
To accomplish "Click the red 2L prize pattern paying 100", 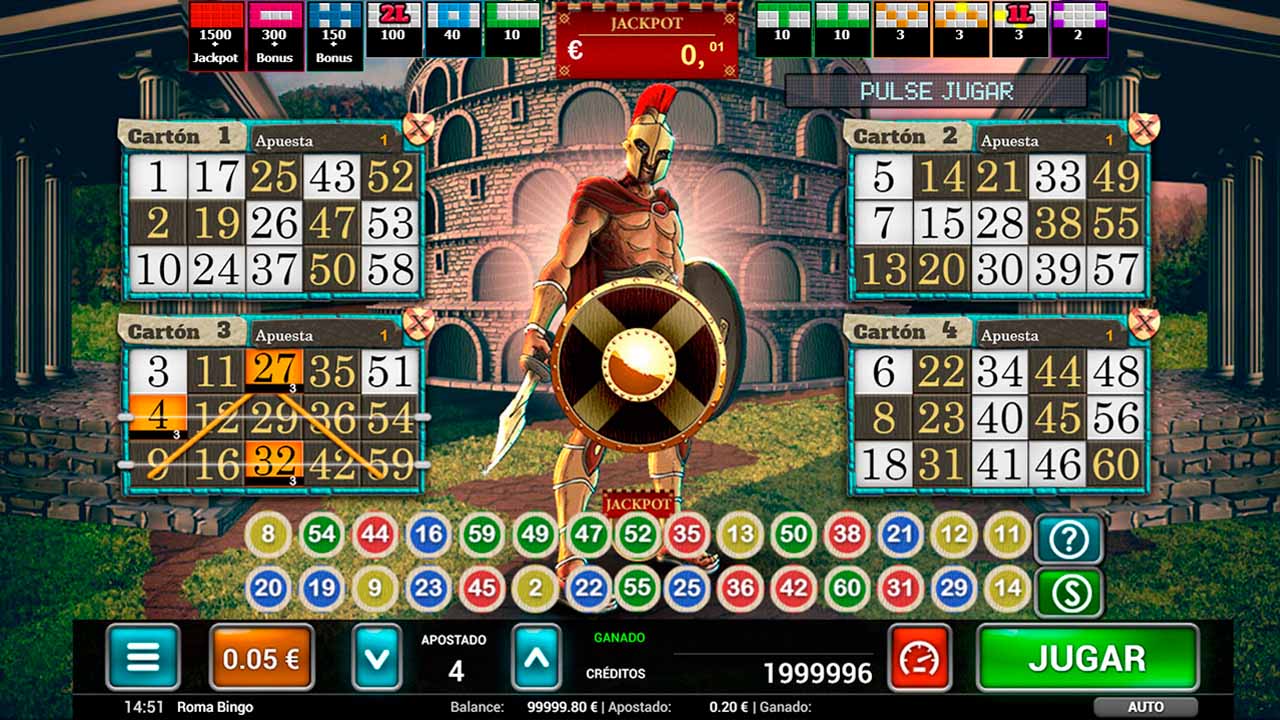I will click(392, 30).
